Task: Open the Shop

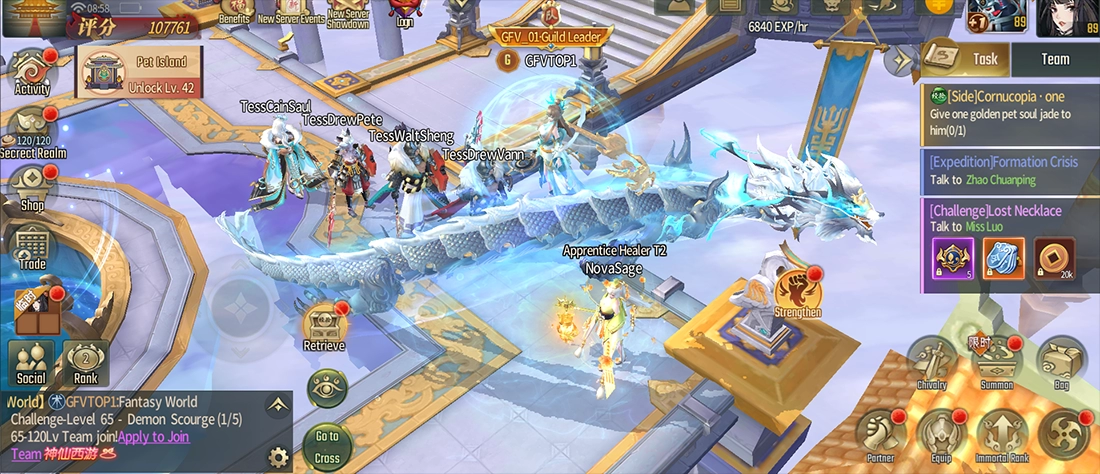Action: coord(32,189)
